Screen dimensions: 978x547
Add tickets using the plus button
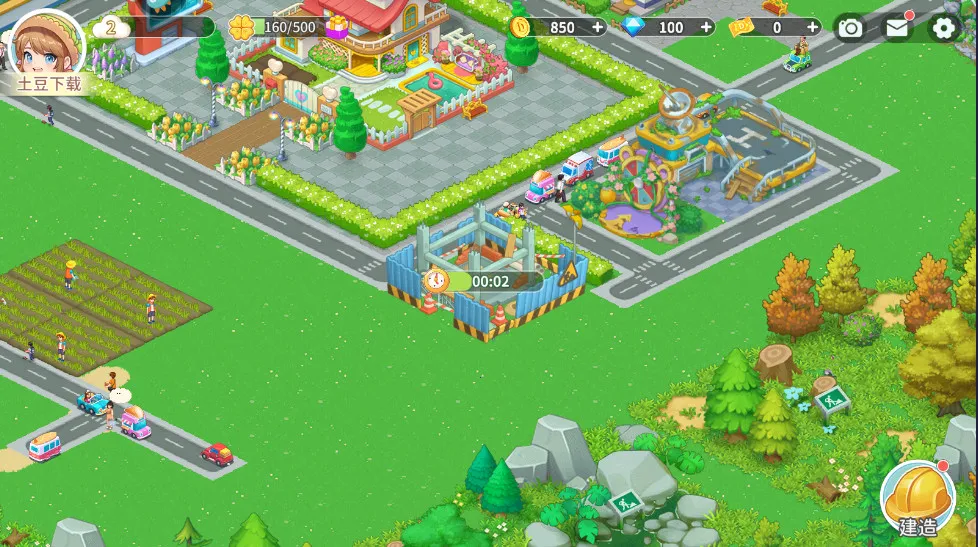(812, 27)
